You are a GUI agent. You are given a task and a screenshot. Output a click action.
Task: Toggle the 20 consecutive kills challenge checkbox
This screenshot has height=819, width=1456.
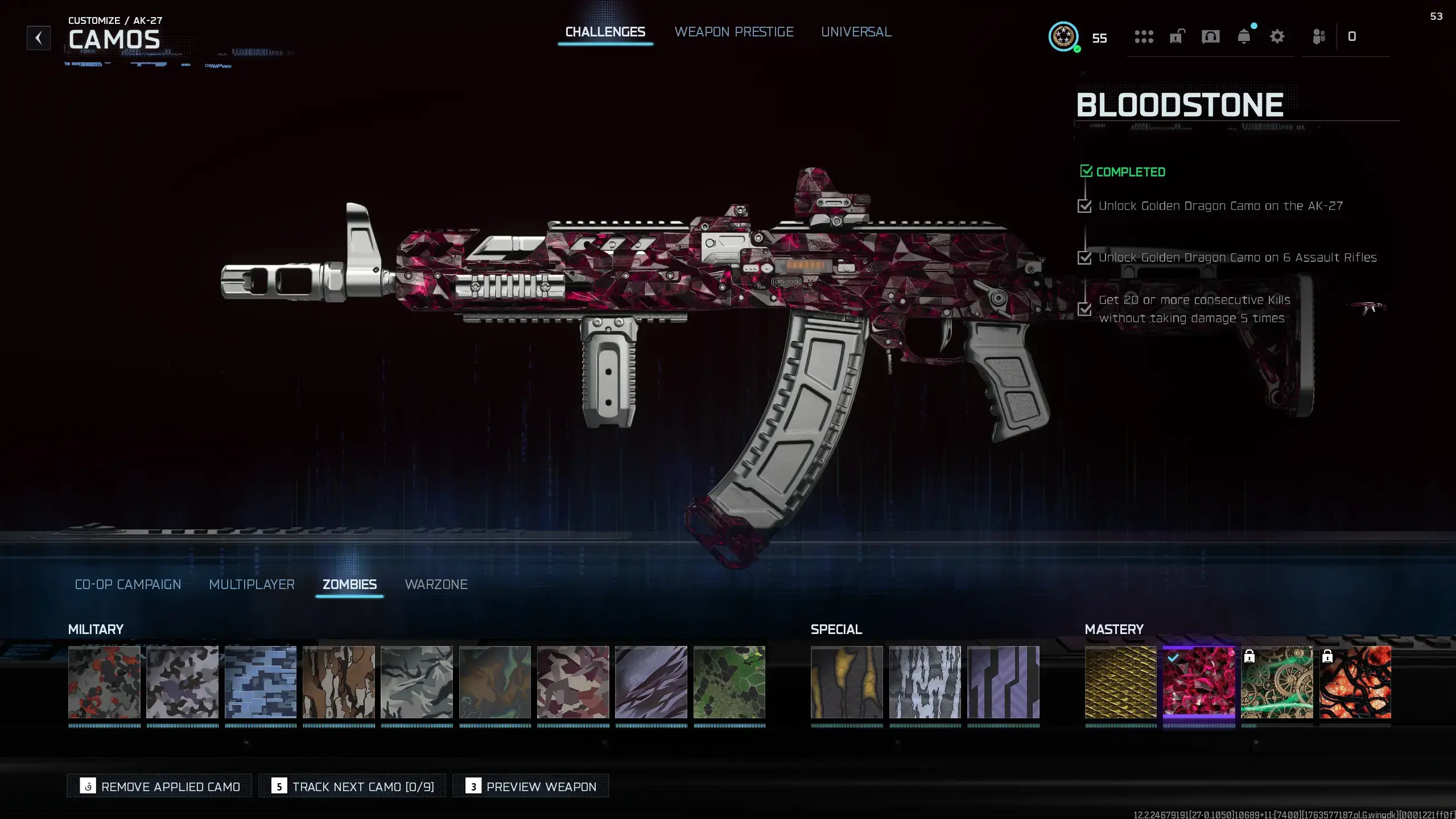point(1086,309)
